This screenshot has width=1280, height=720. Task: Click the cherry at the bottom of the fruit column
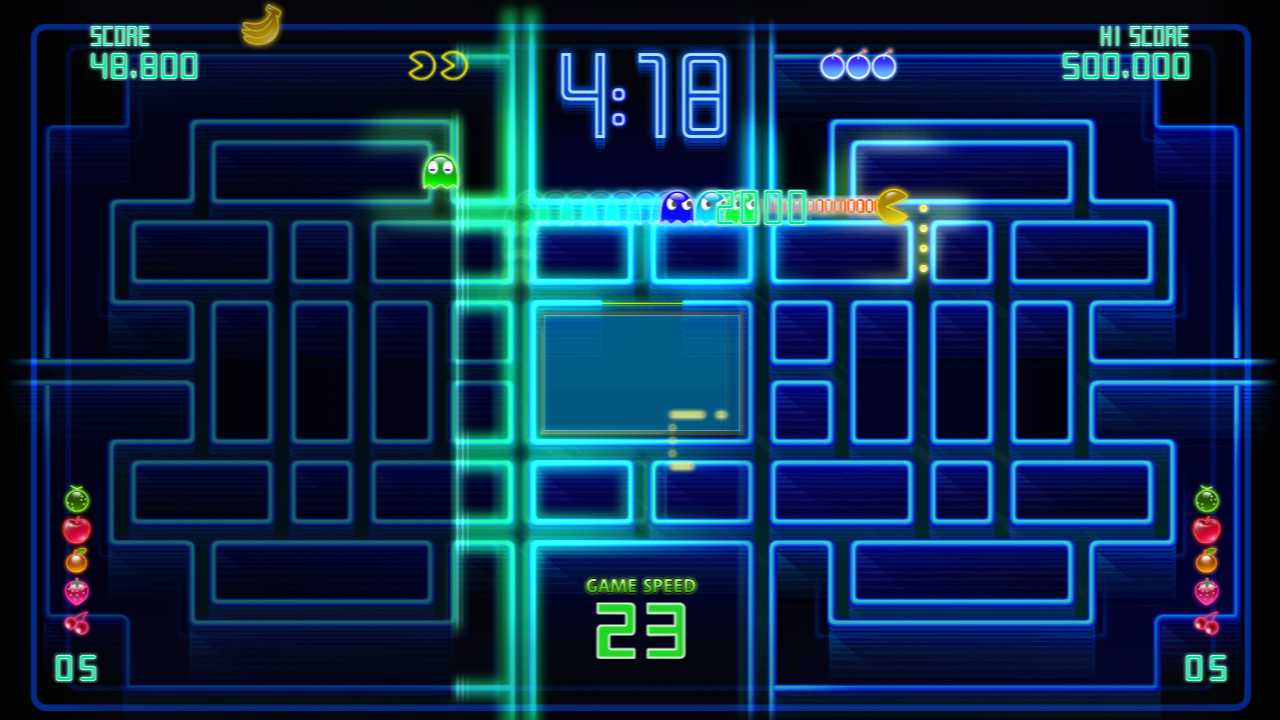[x=76, y=623]
